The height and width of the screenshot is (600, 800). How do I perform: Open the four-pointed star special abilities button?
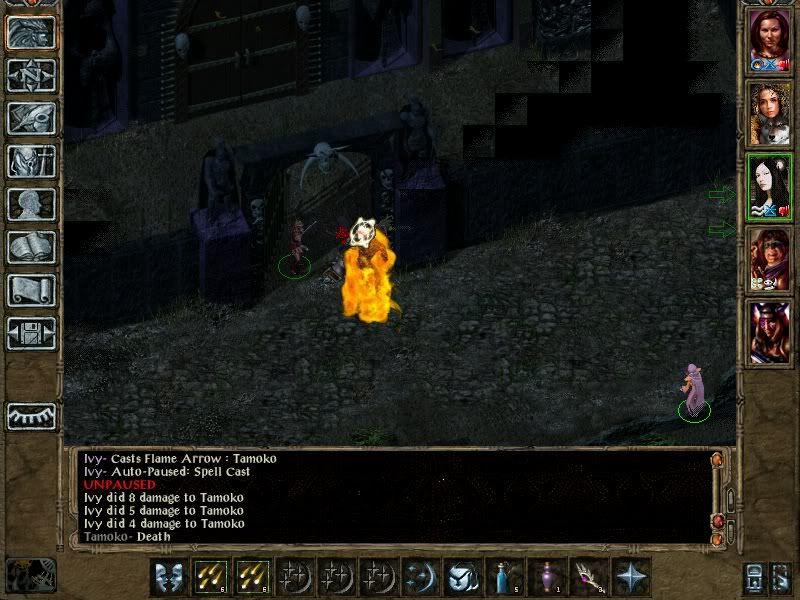[630, 577]
